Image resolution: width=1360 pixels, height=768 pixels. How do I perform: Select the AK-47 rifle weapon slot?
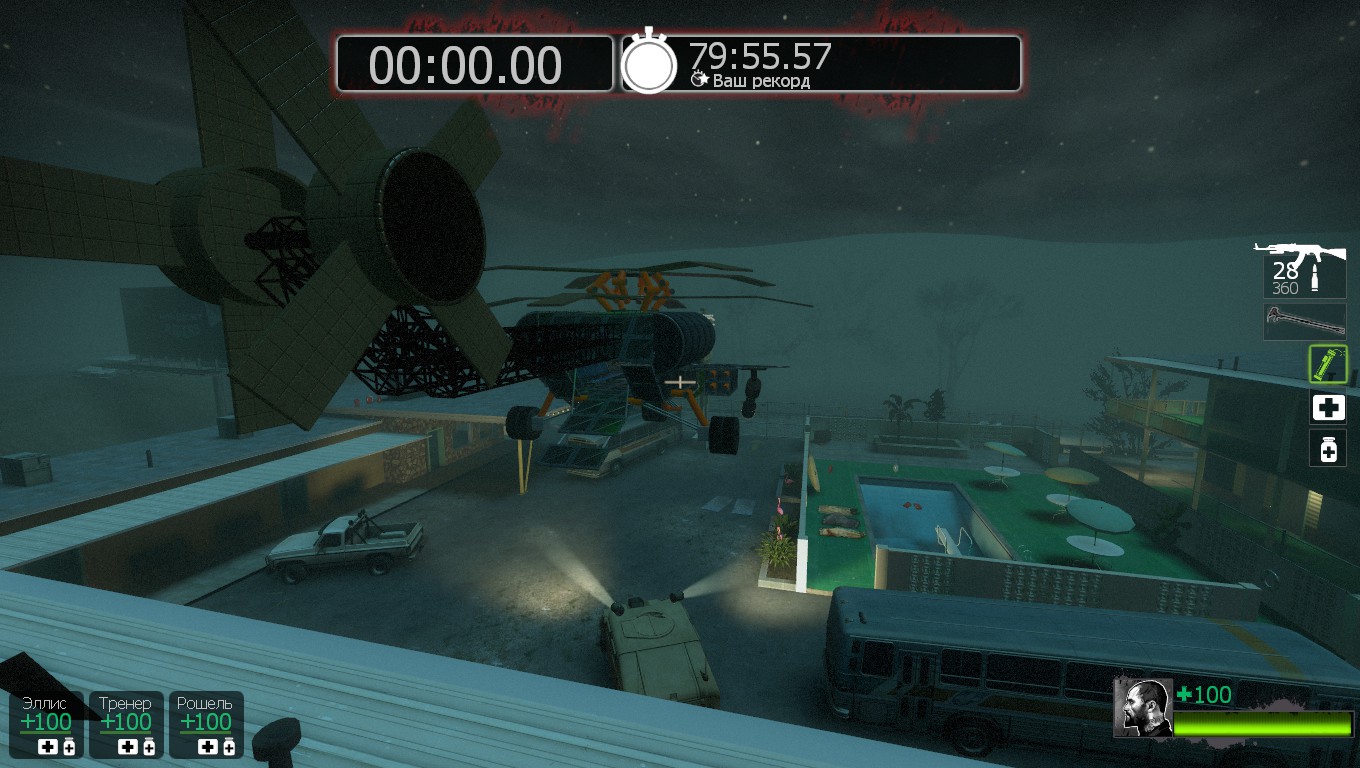point(1303,268)
